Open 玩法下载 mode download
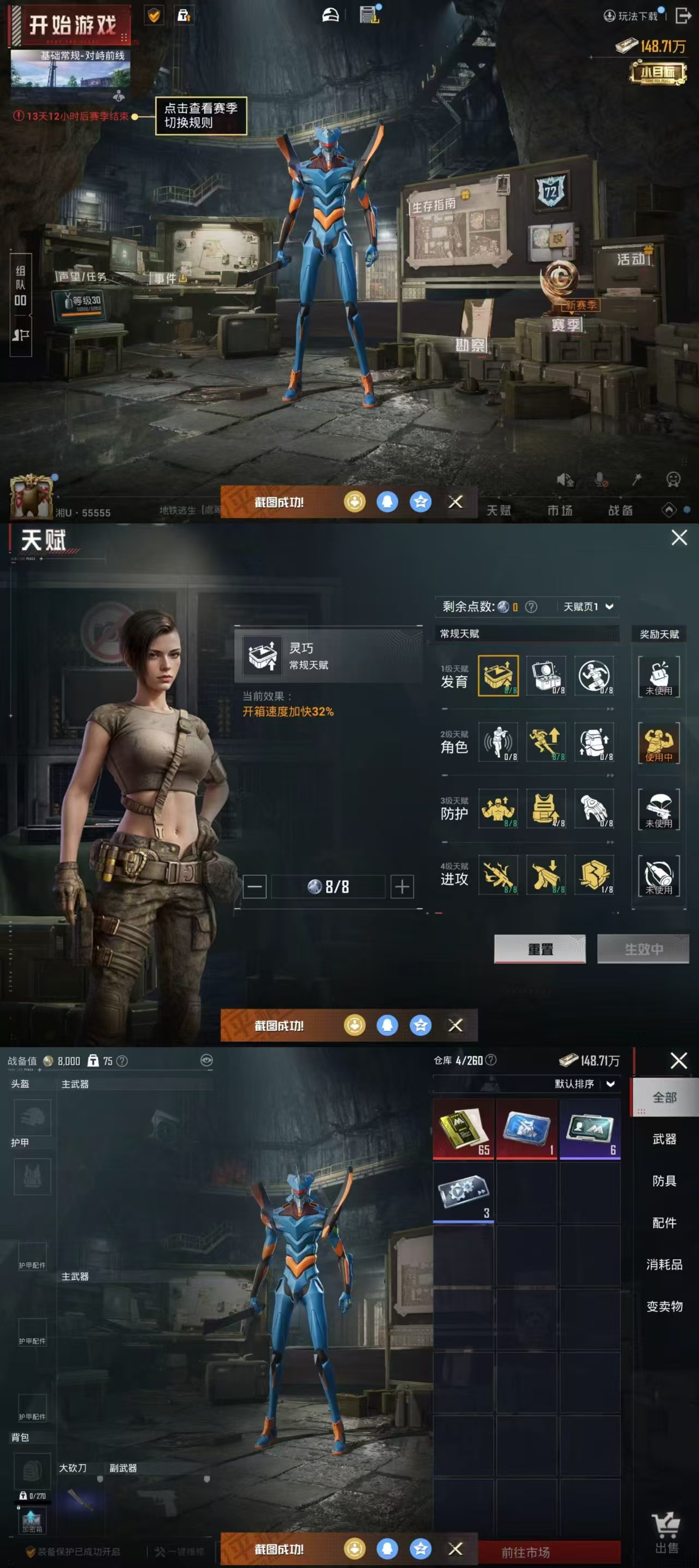 631,16
